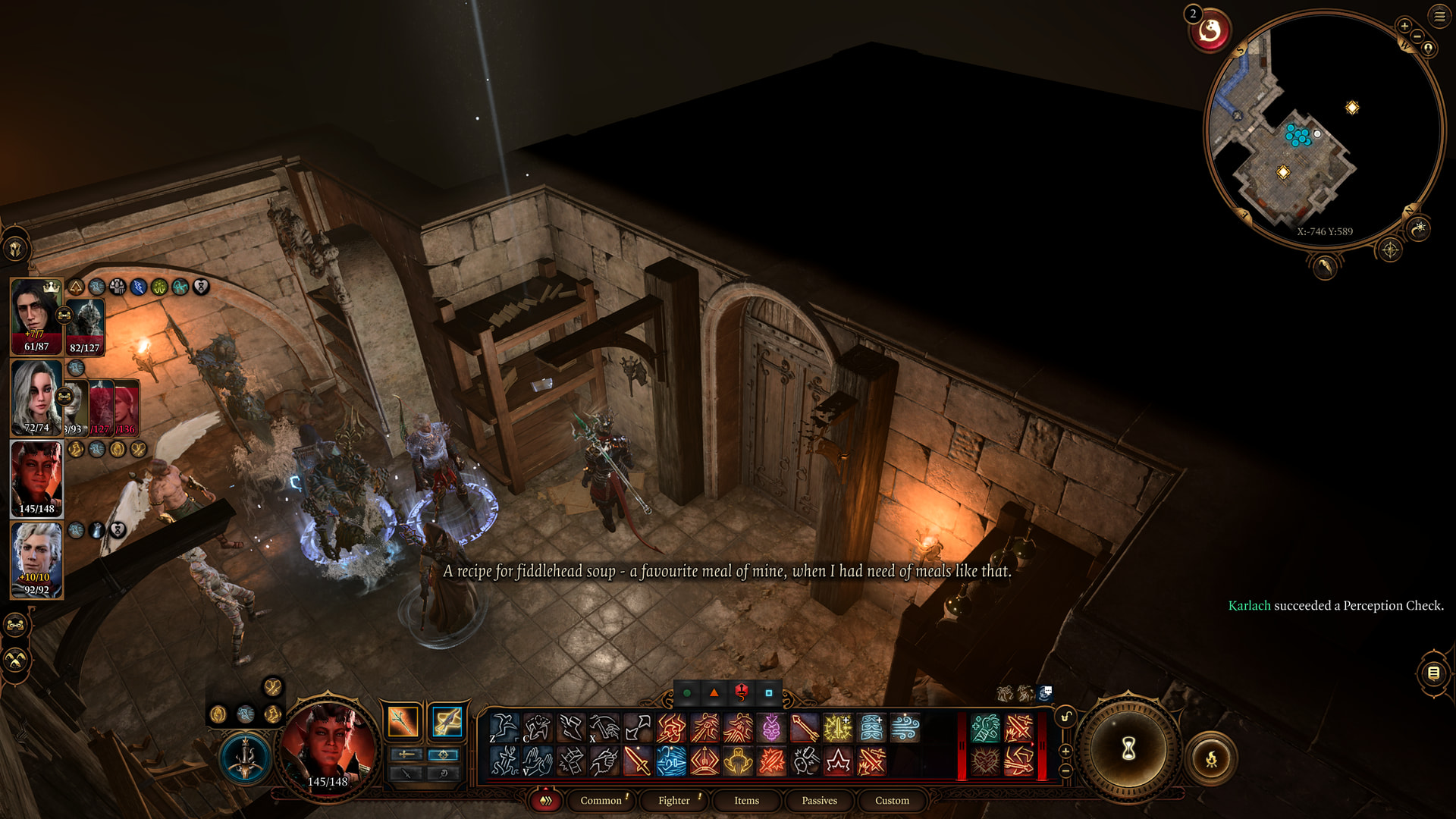Zoom out on the minimap
1456x819 pixels.
coord(1417,36)
